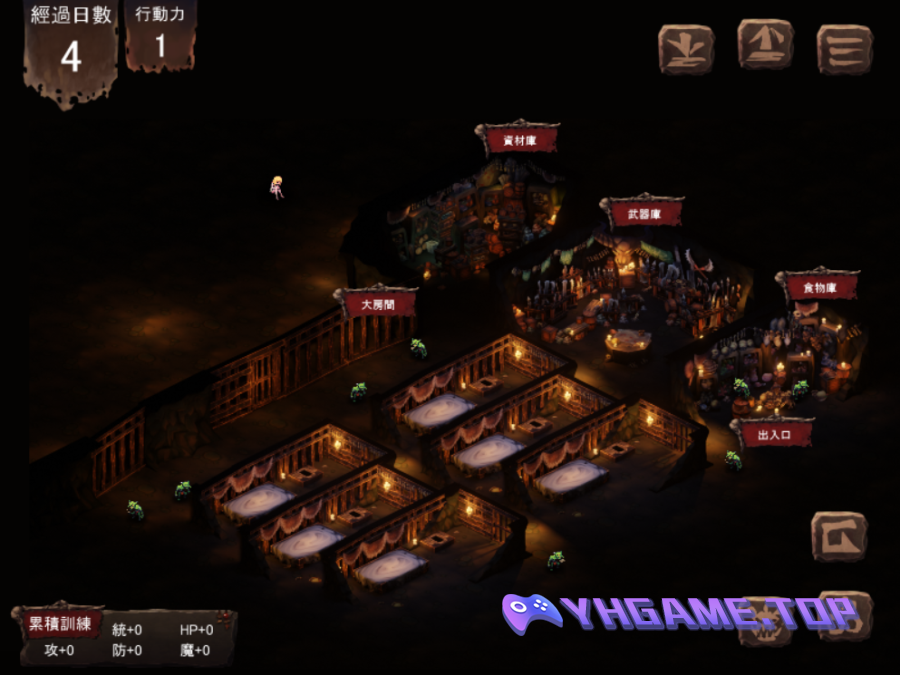Select the 資材庫 room label
The height and width of the screenshot is (675, 900).
coord(519,141)
